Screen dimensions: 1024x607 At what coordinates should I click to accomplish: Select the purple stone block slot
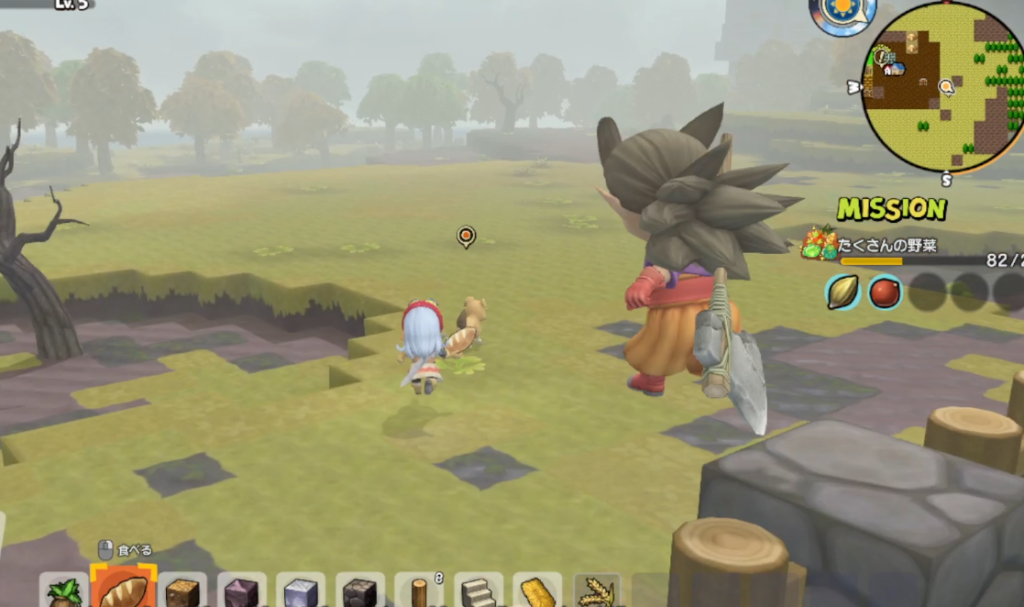[241, 592]
